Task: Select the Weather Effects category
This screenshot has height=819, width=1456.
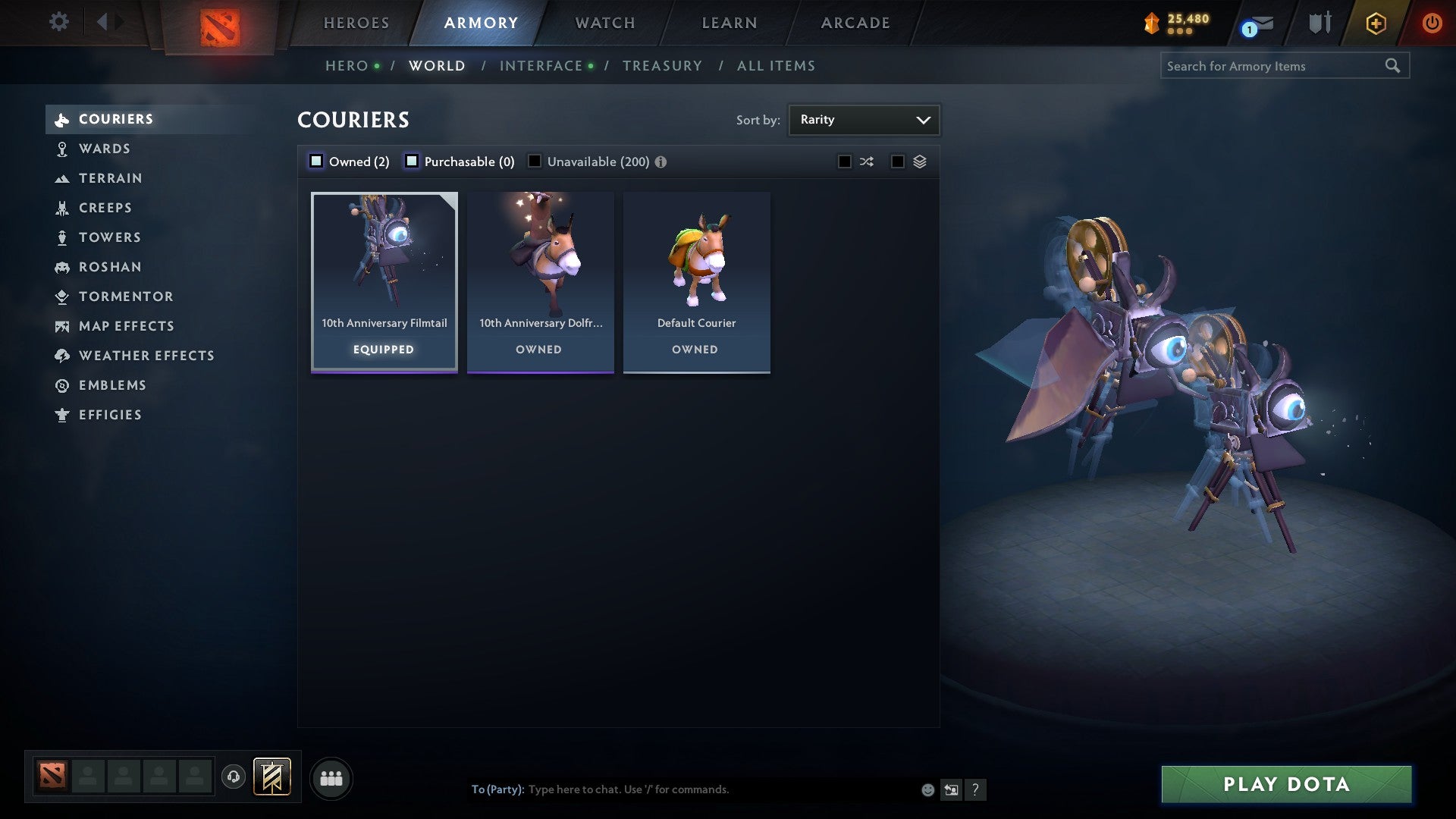Action: point(146,355)
